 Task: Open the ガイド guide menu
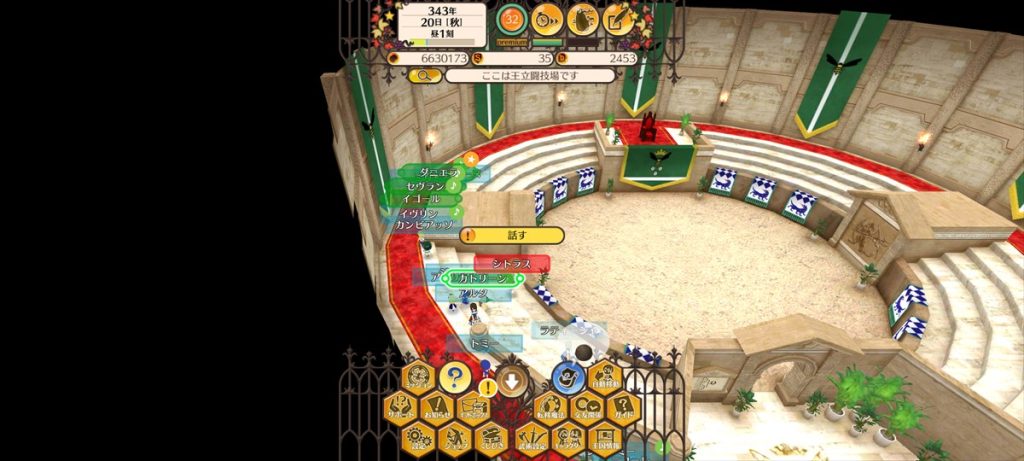click(x=623, y=408)
